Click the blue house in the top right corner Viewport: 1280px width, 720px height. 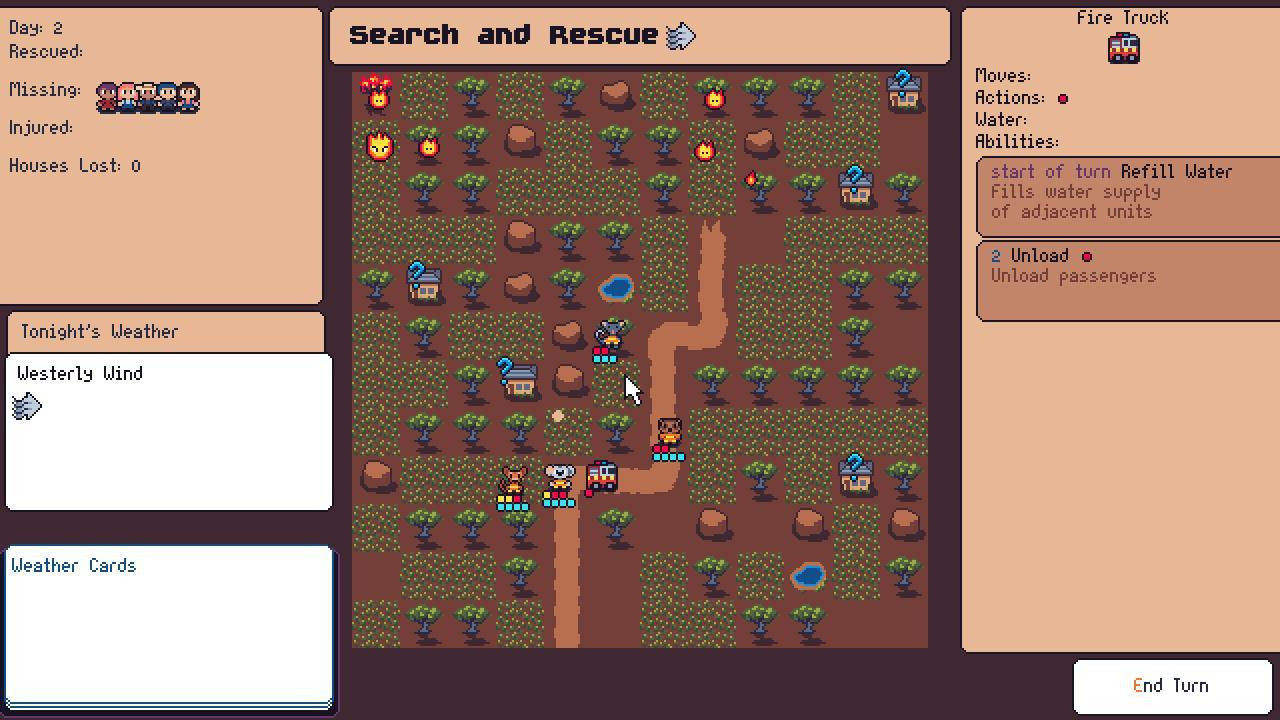pyautogui.click(x=903, y=90)
